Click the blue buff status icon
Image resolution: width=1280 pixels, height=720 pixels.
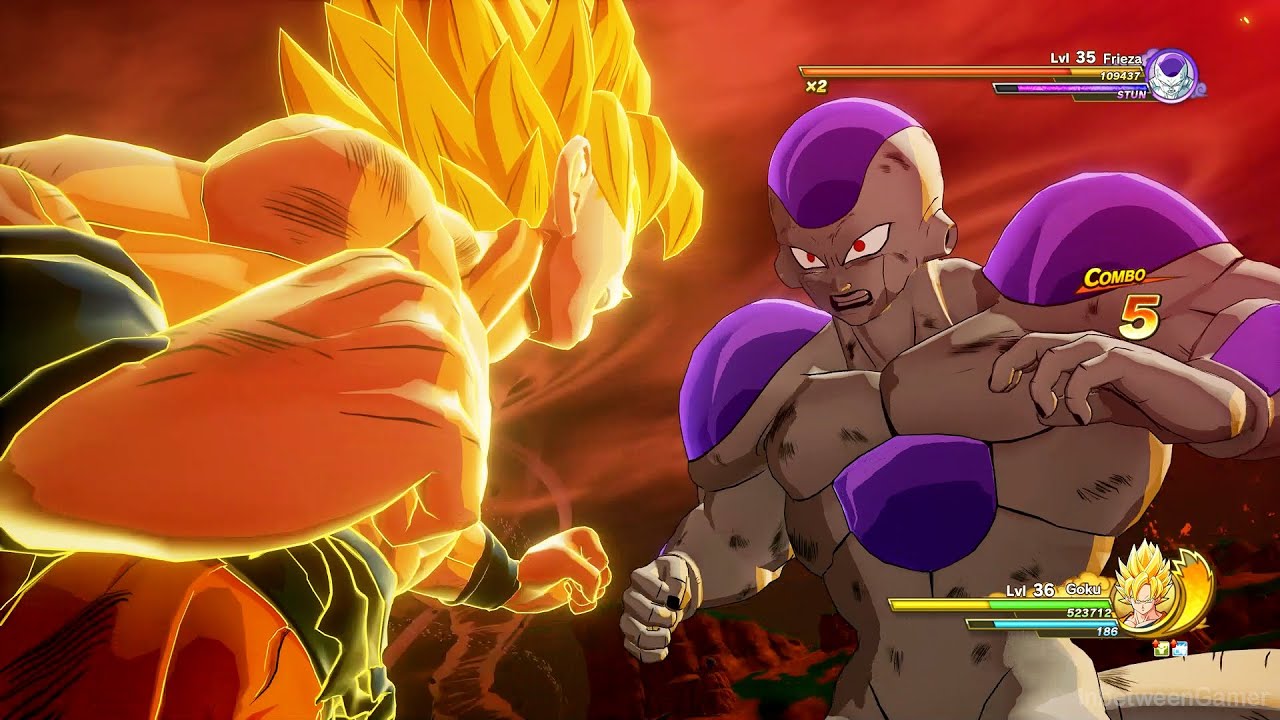point(1179,649)
